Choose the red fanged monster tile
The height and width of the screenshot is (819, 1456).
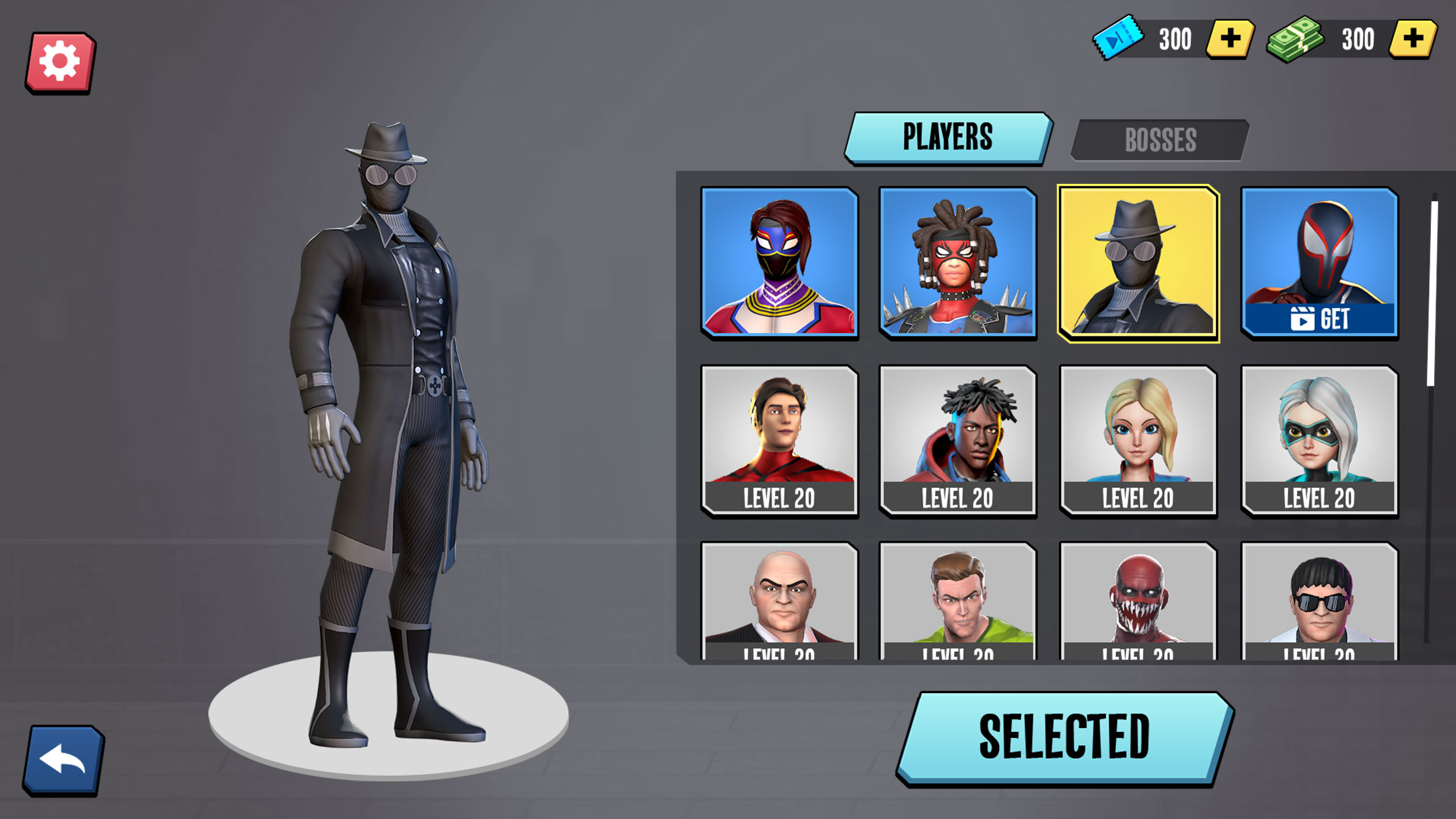pos(1138,601)
